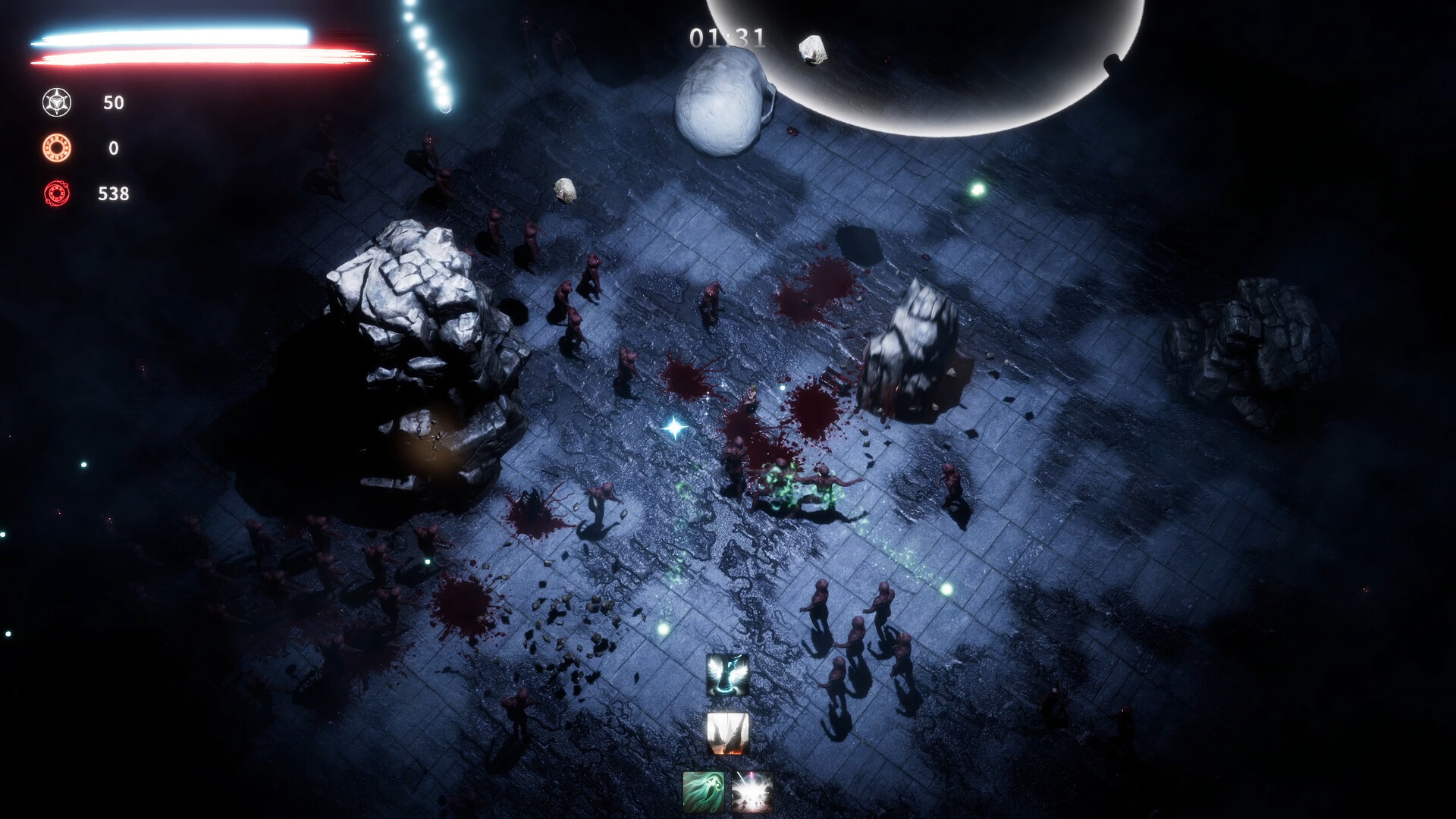Click the red orbit rune resource icon
This screenshot has height=819, width=1456.
coord(57,193)
